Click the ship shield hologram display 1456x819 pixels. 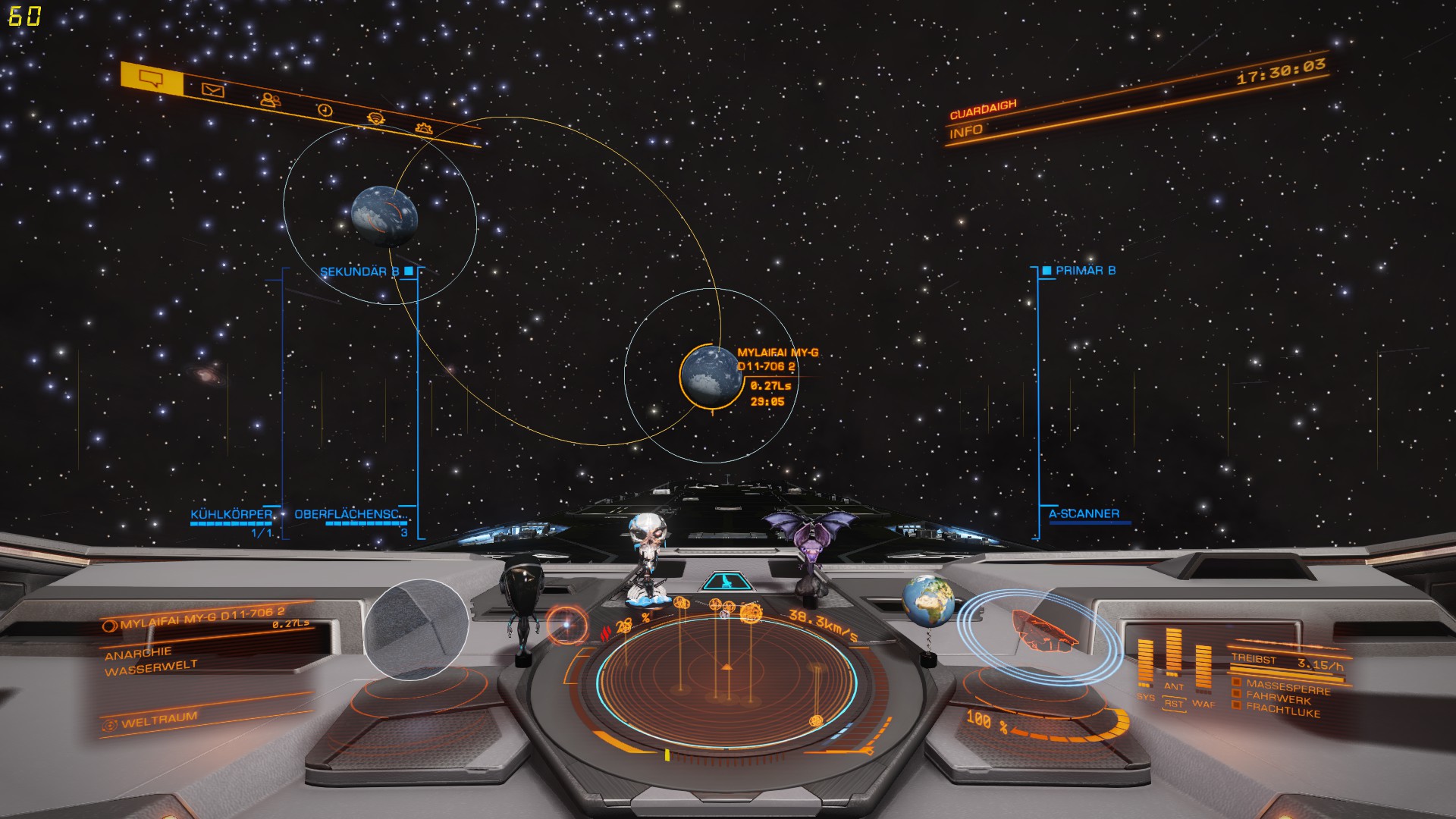(x=1039, y=635)
